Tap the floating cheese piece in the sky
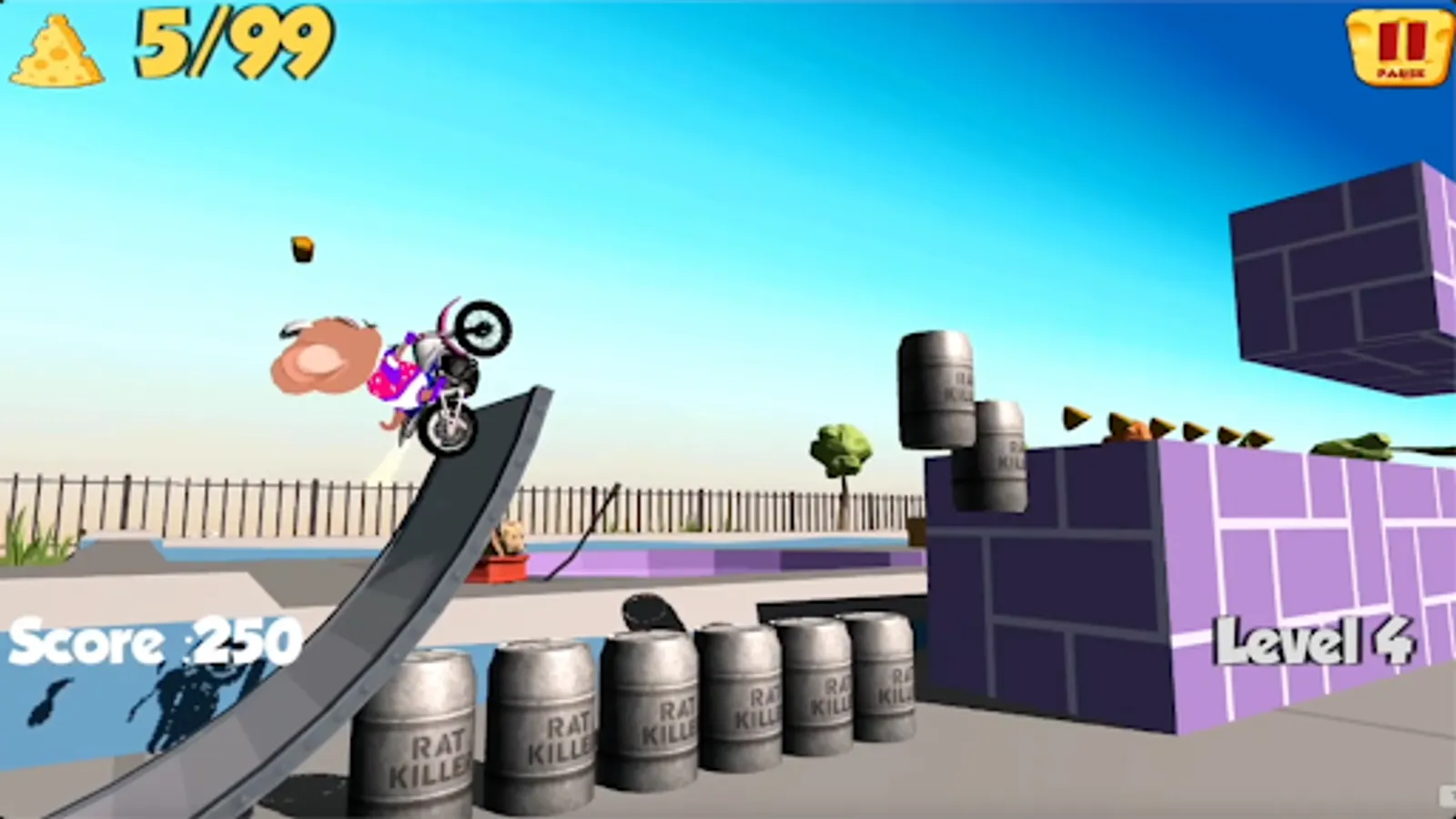Viewport: 1456px width, 819px height. 301,248
